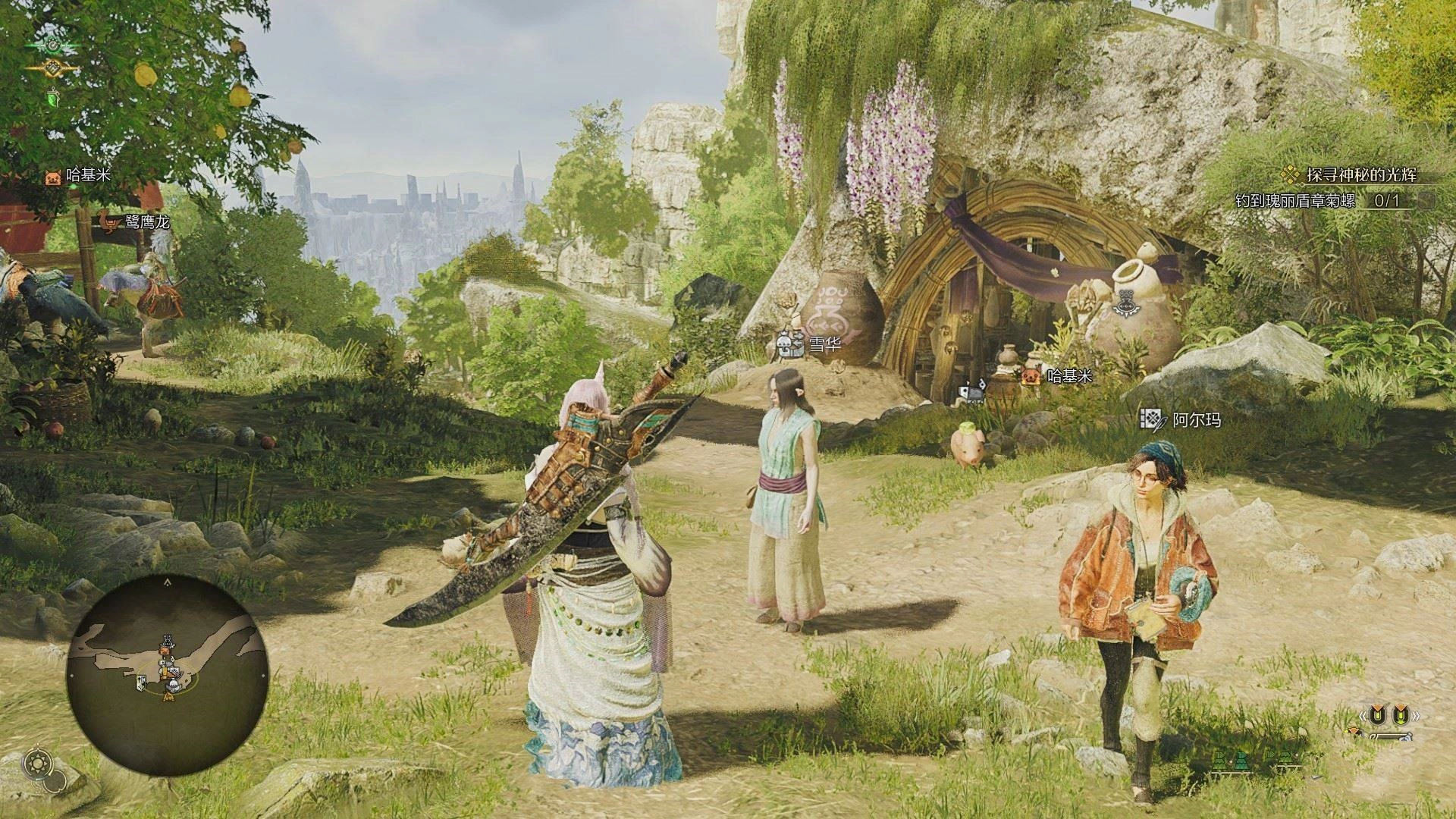Click the left item bar arrow
Screen dimensions: 1456x819
tap(1362, 716)
